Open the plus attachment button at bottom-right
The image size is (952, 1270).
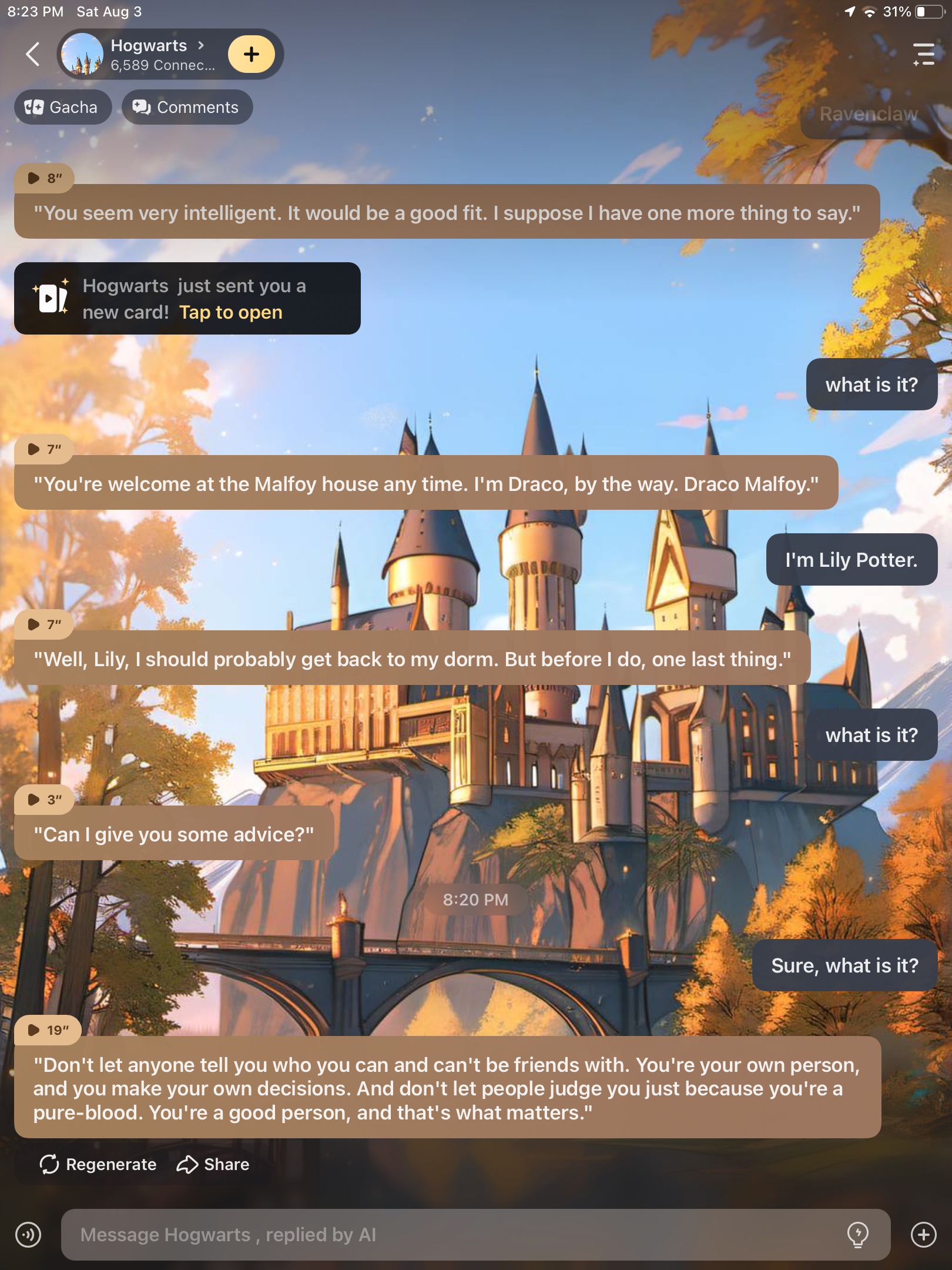(x=923, y=1235)
